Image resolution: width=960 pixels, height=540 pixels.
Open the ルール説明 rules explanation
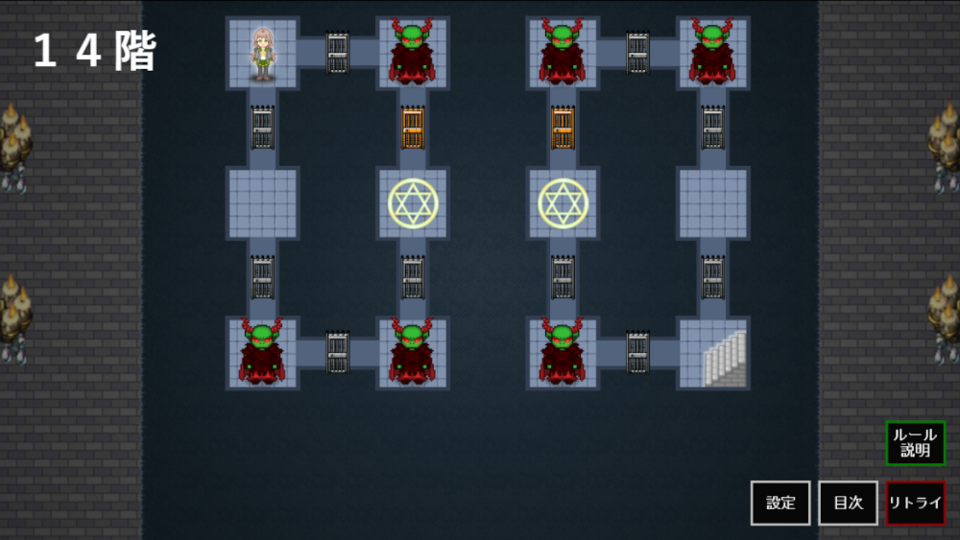pos(915,443)
